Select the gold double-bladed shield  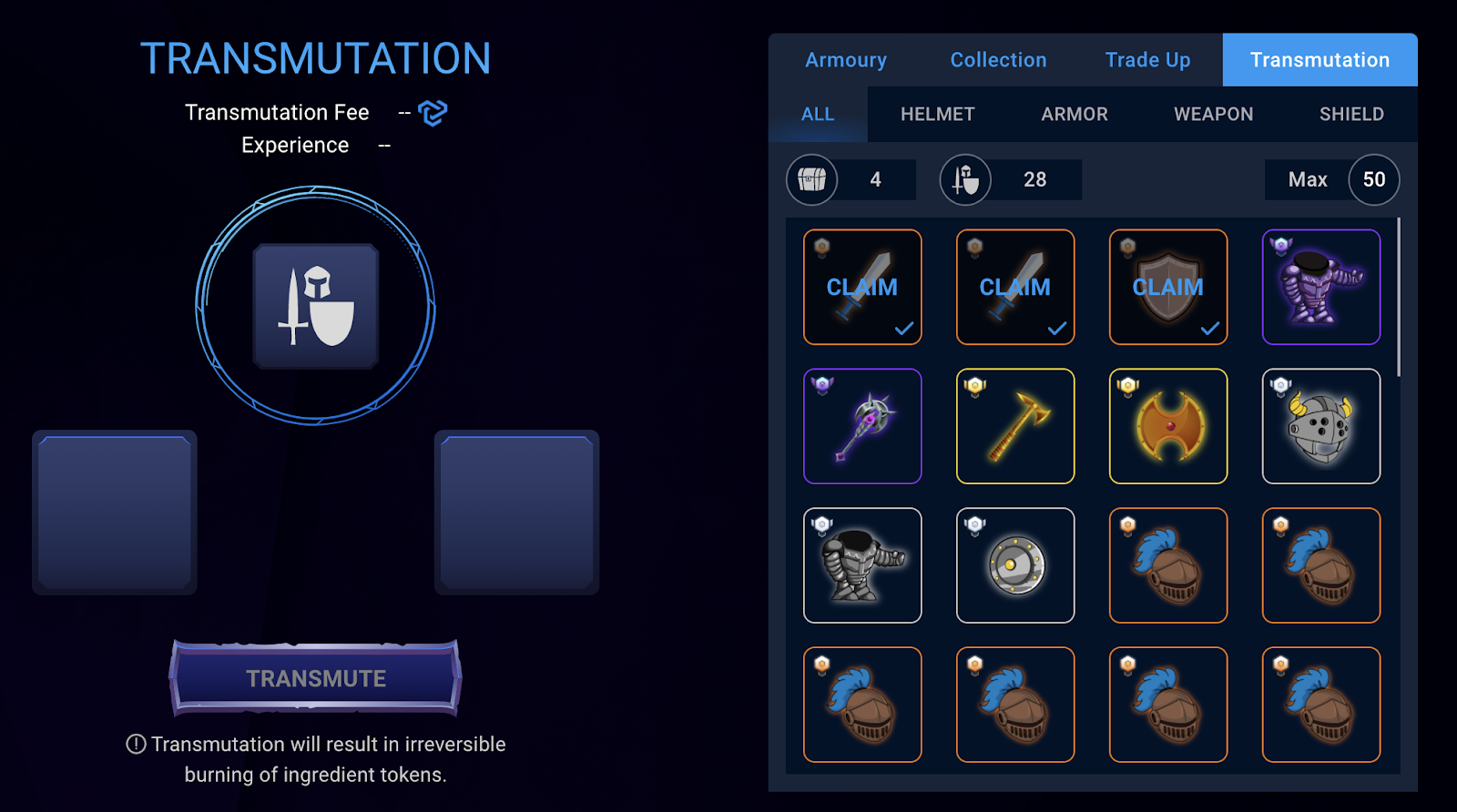point(1168,426)
